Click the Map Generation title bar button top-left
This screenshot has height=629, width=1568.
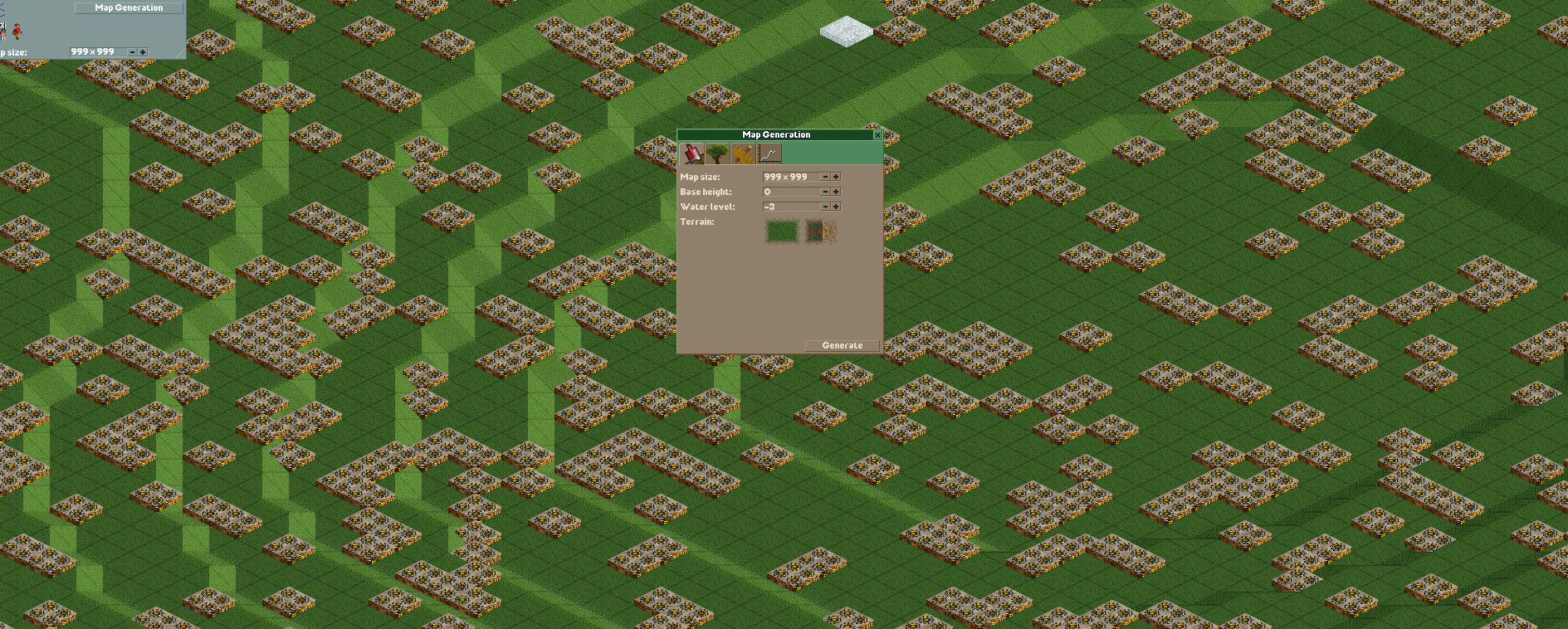[128, 7]
